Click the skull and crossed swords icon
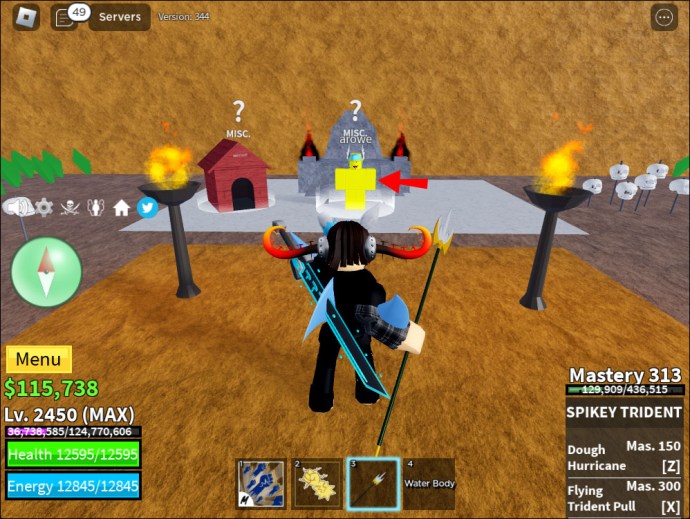The width and height of the screenshot is (690, 519). point(71,207)
